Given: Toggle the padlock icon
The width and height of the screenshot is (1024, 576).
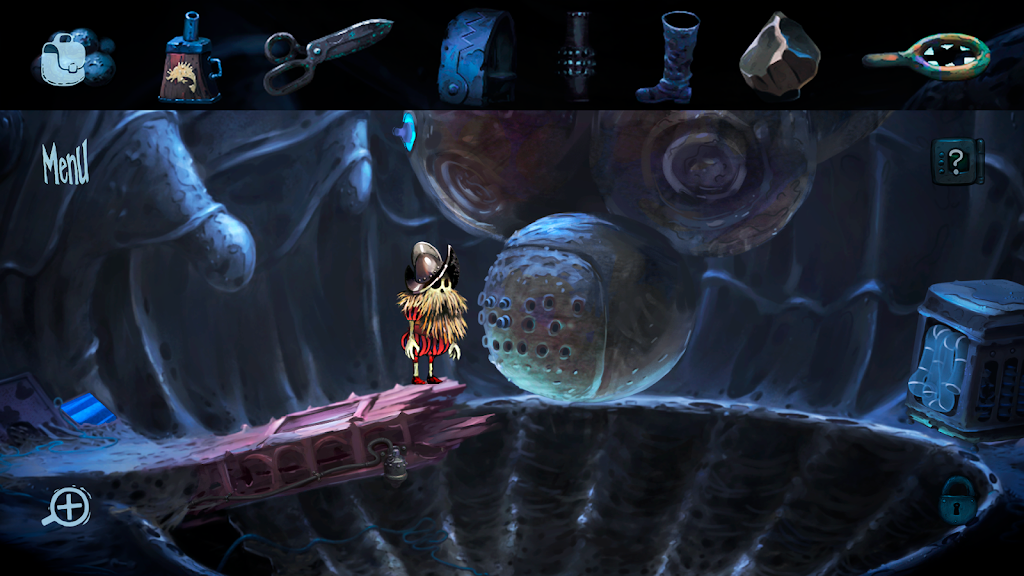Looking at the screenshot, I should 958,497.
